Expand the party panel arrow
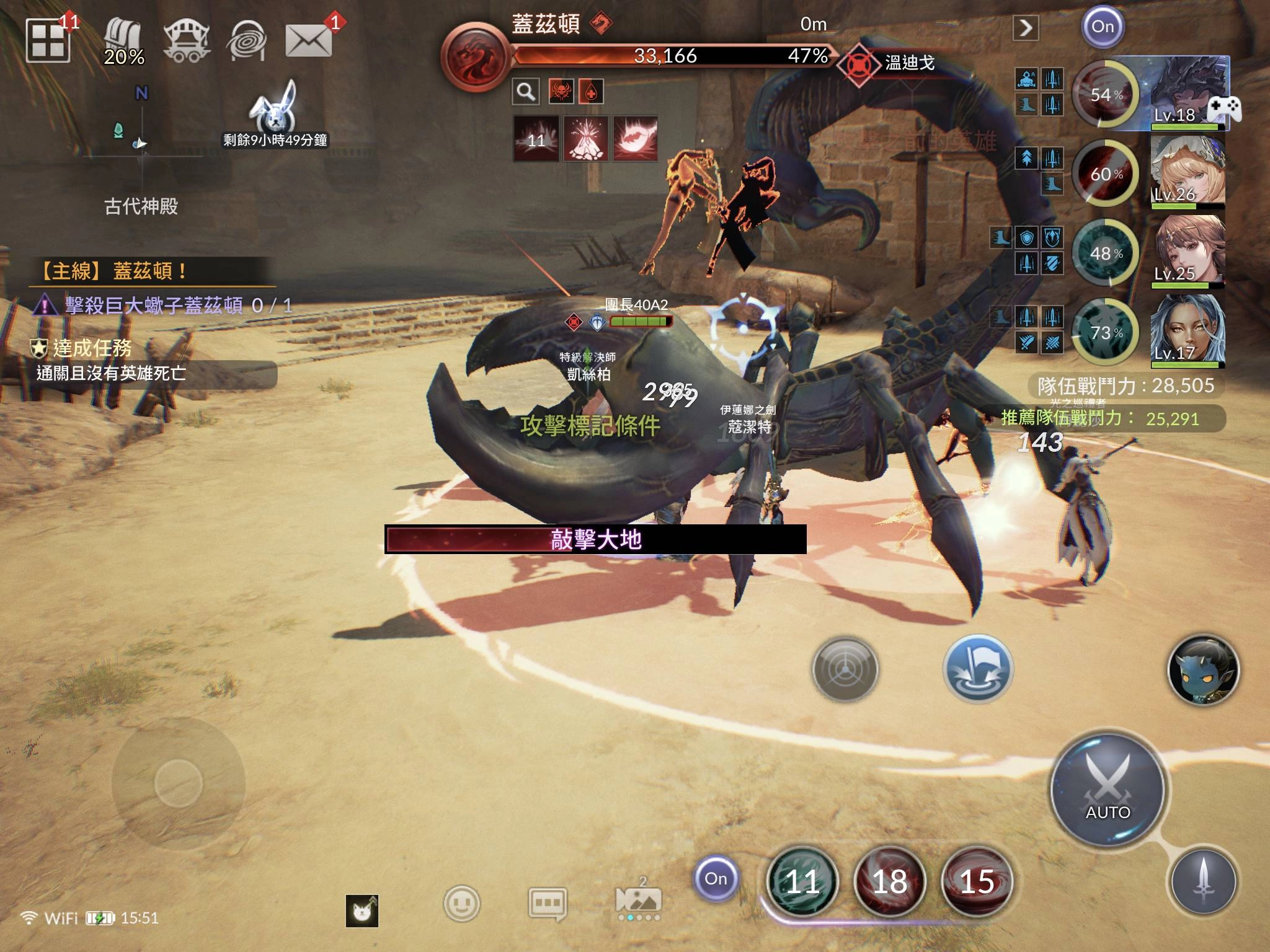This screenshot has width=1270, height=952. [x=1026, y=27]
